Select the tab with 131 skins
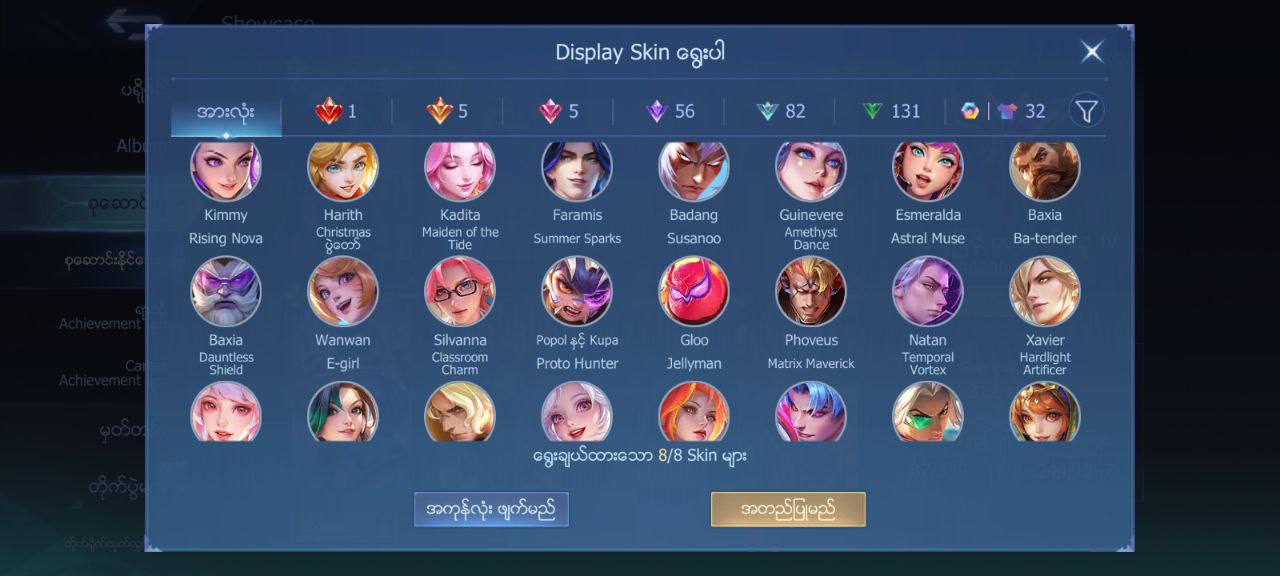1280x576 pixels. pos(891,111)
